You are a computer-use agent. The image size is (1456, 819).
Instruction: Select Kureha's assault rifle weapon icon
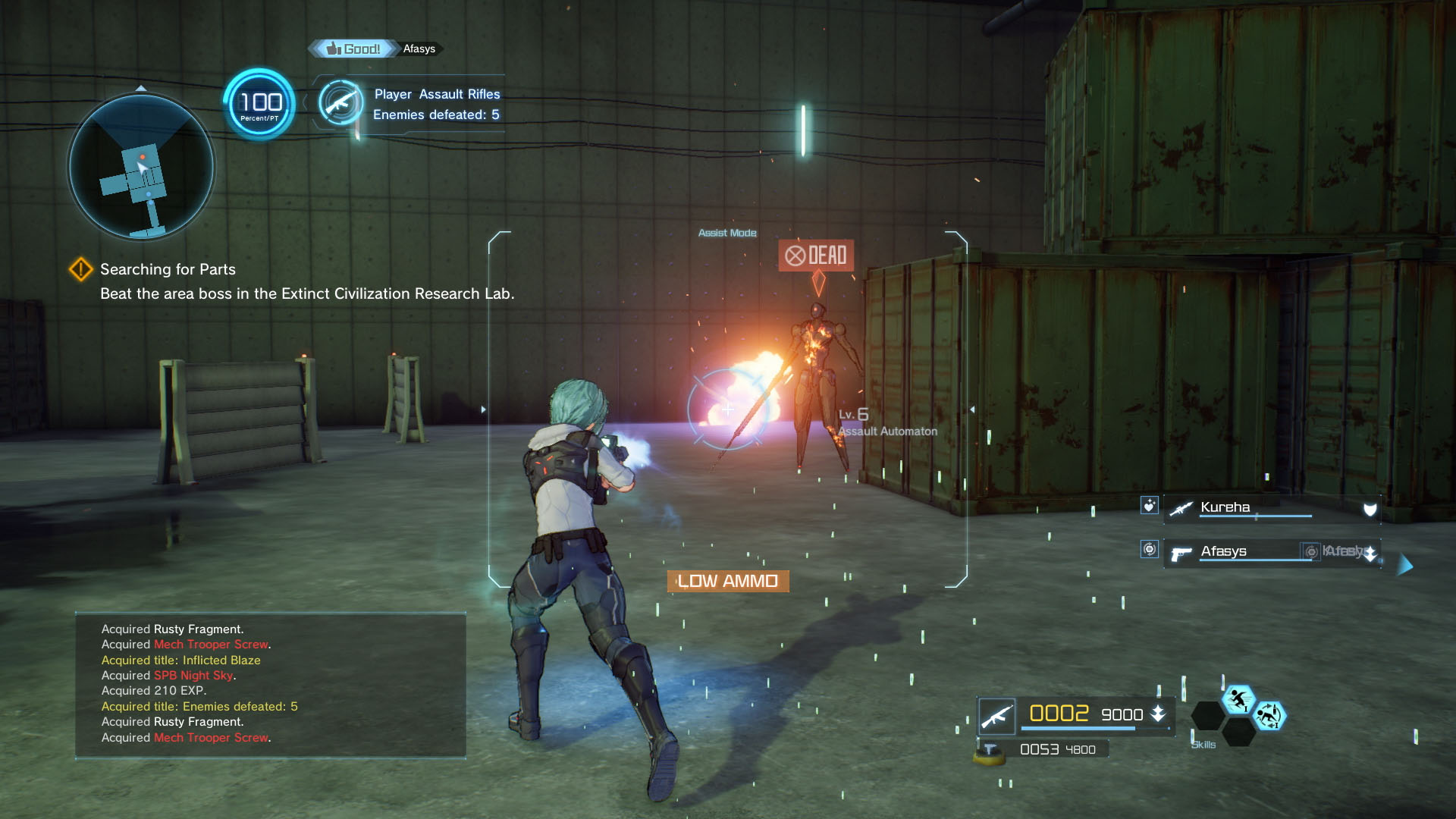pos(1181,507)
